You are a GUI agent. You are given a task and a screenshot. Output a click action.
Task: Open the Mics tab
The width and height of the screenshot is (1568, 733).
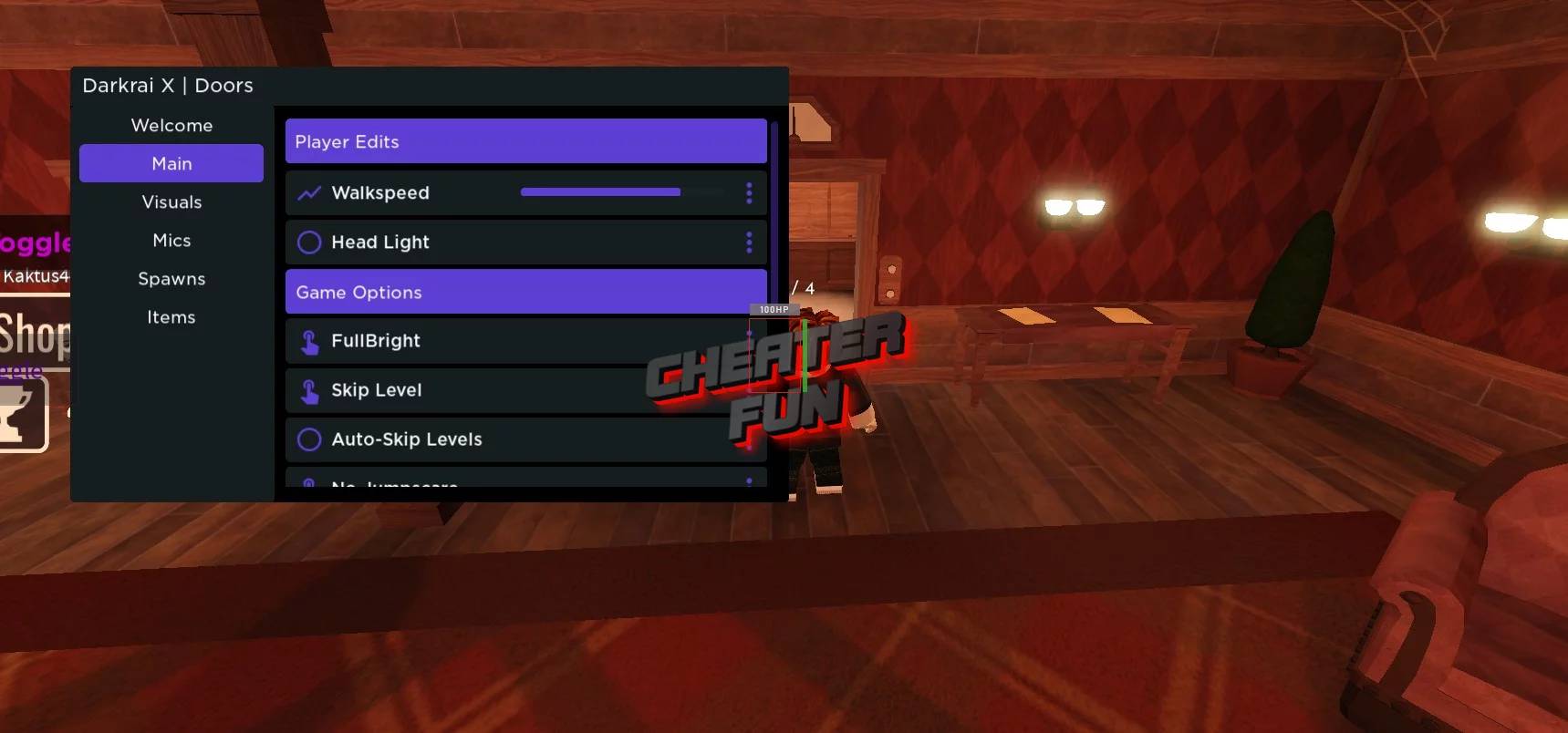coord(171,240)
